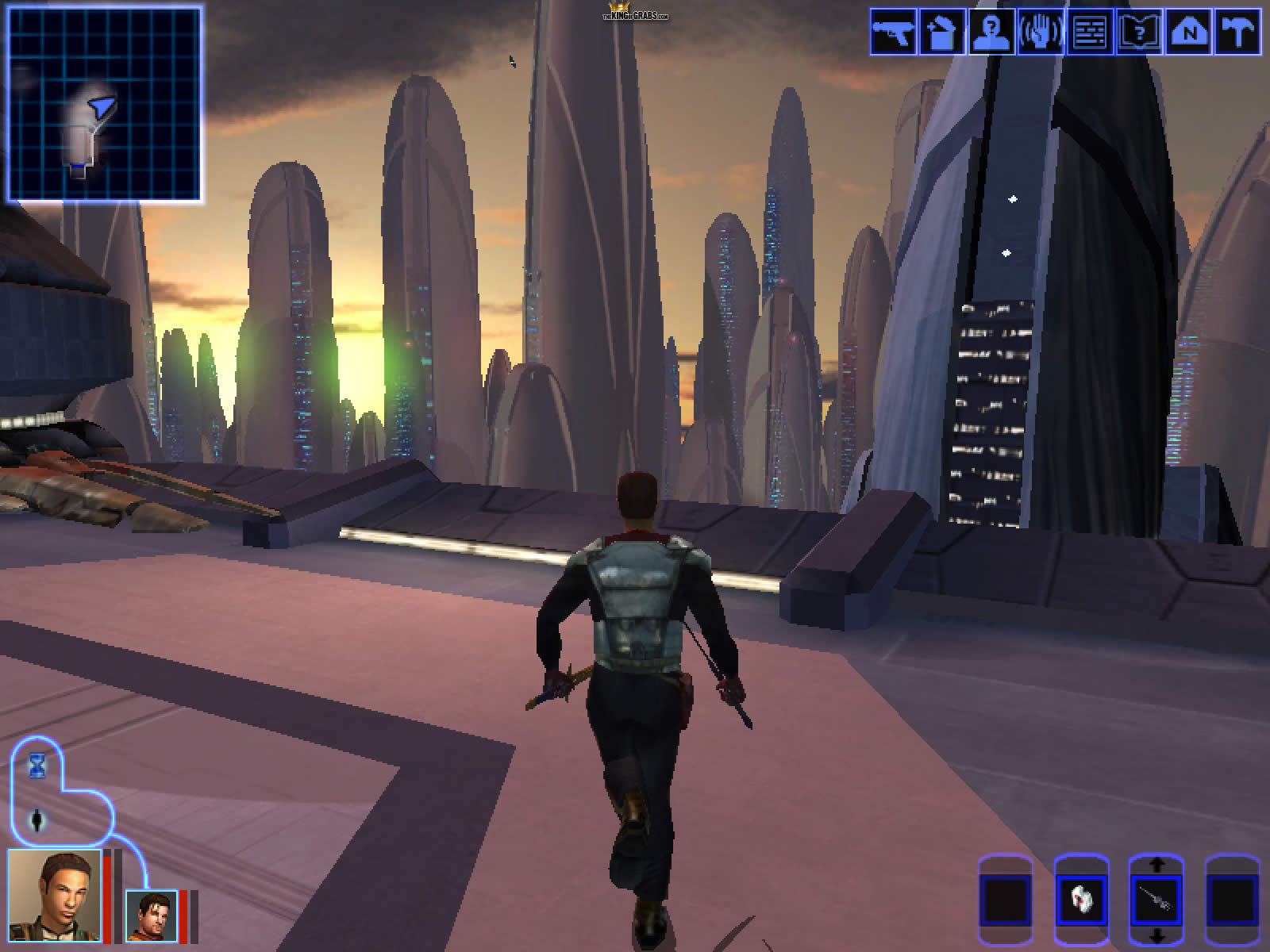Toggle the solo mode figure icon
Screen dimensions: 1270x952
[x=37, y=820]
